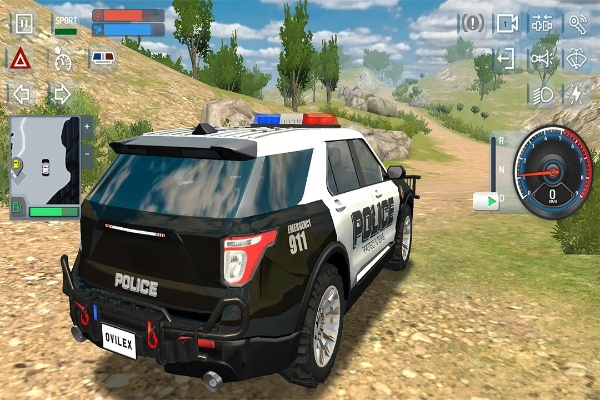
Task: Toggle the drivetrain axle icon
Action: (542, 23)
